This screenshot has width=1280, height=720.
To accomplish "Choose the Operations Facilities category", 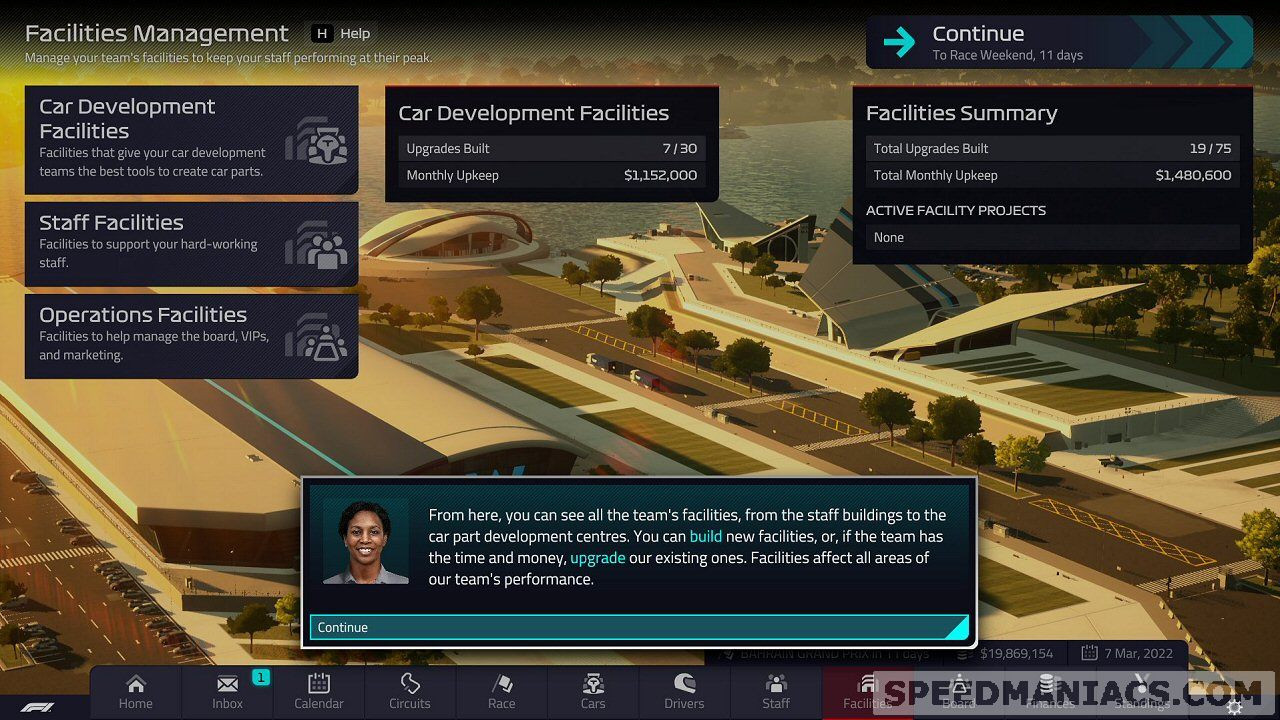I will coord(191,335).
